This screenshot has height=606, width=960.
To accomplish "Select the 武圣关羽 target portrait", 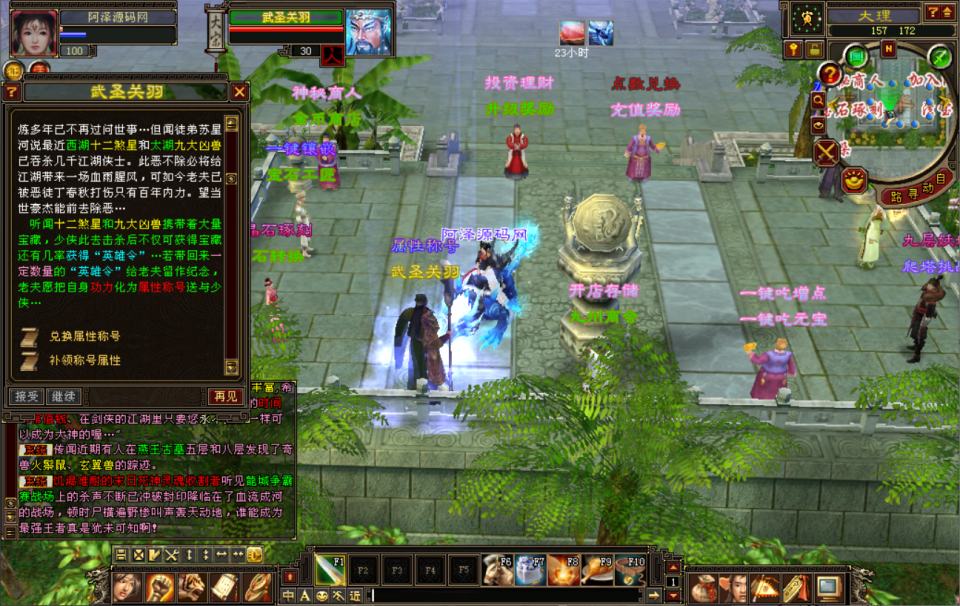I will [368, 32].
